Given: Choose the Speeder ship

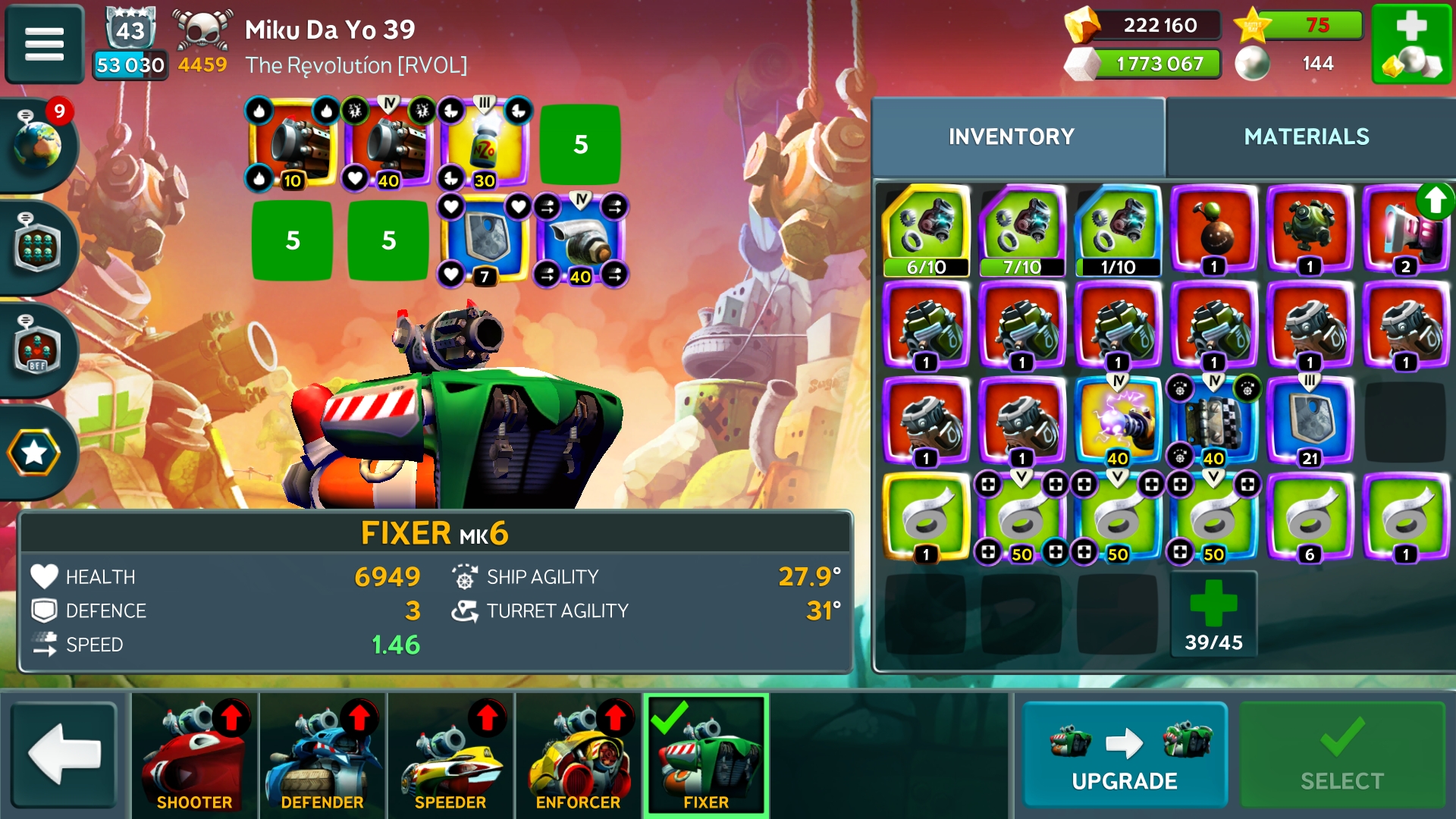Looking at the screenshot, I should (450, 755).
